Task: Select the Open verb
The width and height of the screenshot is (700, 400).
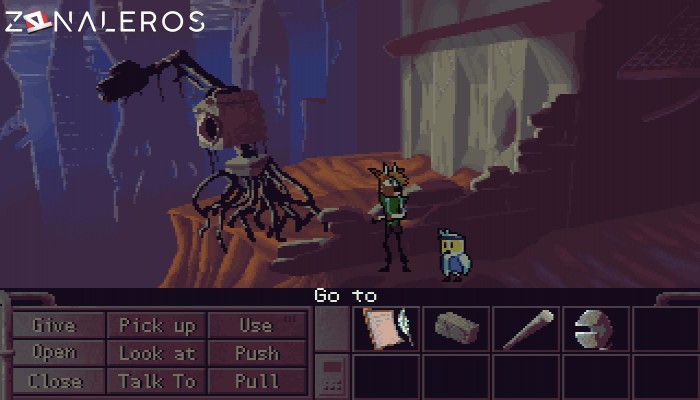Action: click(x=54, y=353)
